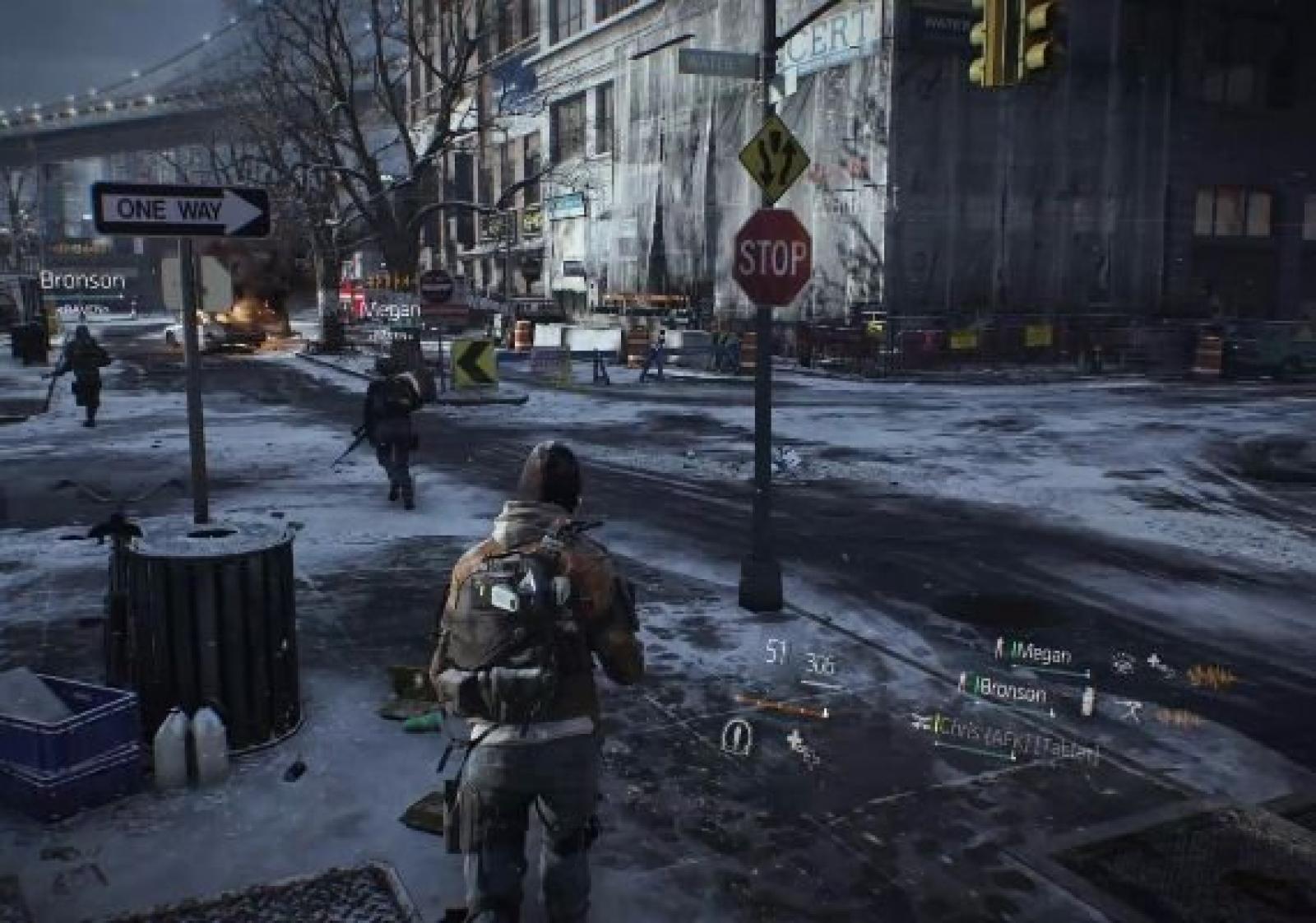1316x923 pixels.
Task: Select Megan's entry in the group list
Action: [1042, 654]
